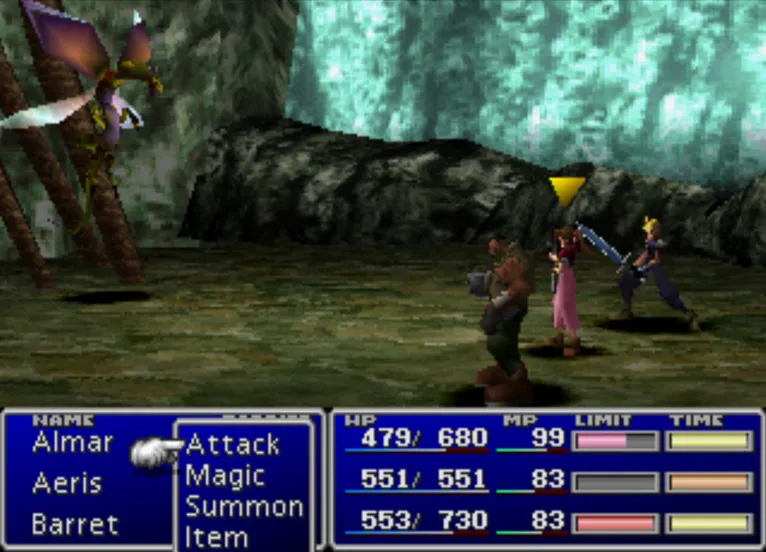Click Aeris's name in the party list
The image size is (766, 552).
pyautogui.click(x=67, y=484)
